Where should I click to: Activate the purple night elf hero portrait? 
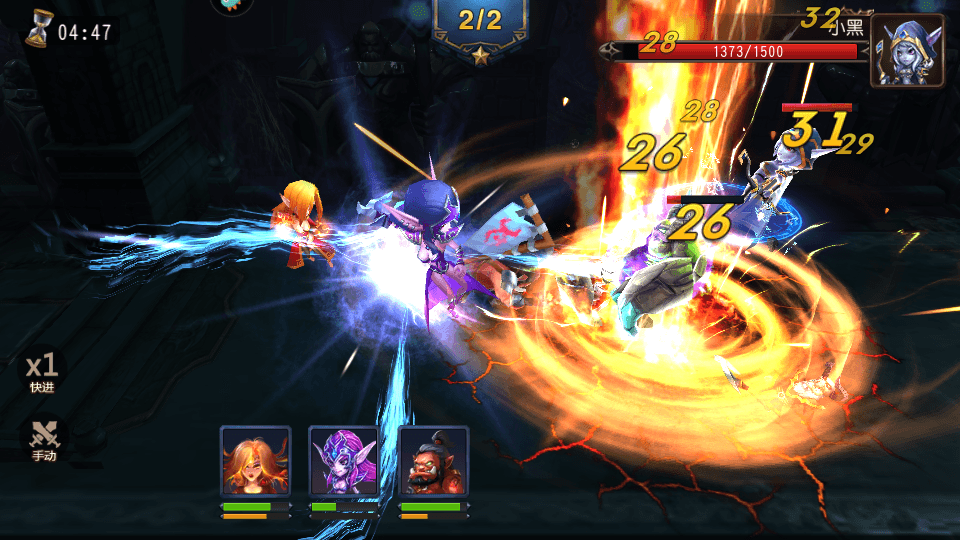click(344, 461)
